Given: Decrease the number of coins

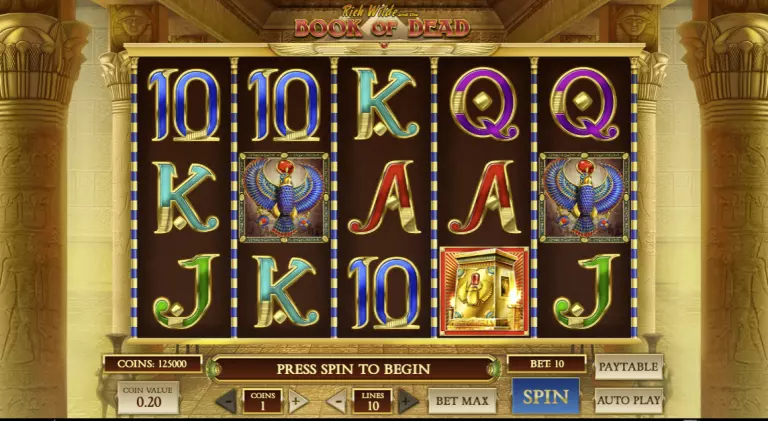Looking at the screenshot, I should point(227,402).
